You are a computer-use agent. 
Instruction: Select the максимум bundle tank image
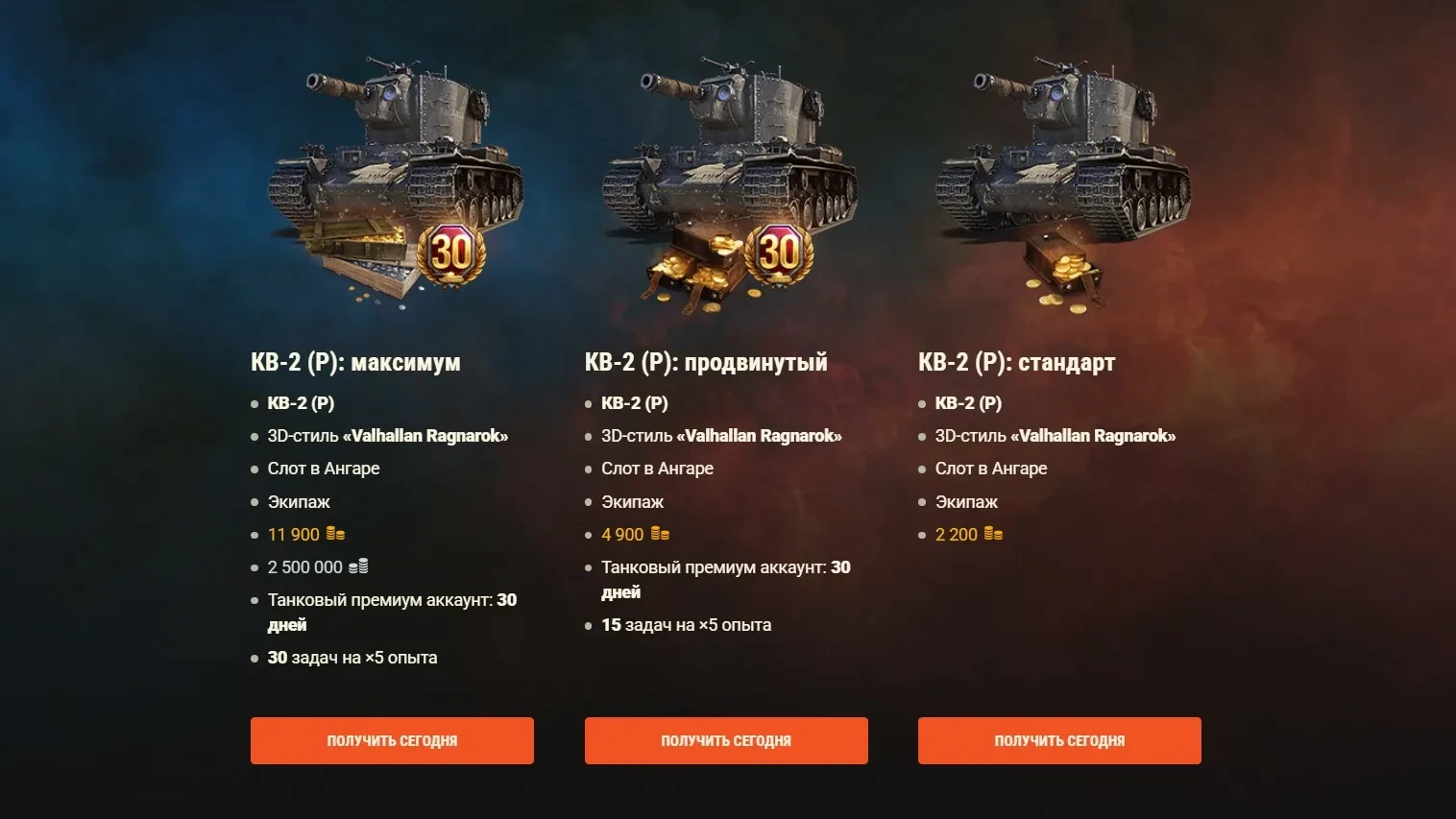[x=394, y=182]
